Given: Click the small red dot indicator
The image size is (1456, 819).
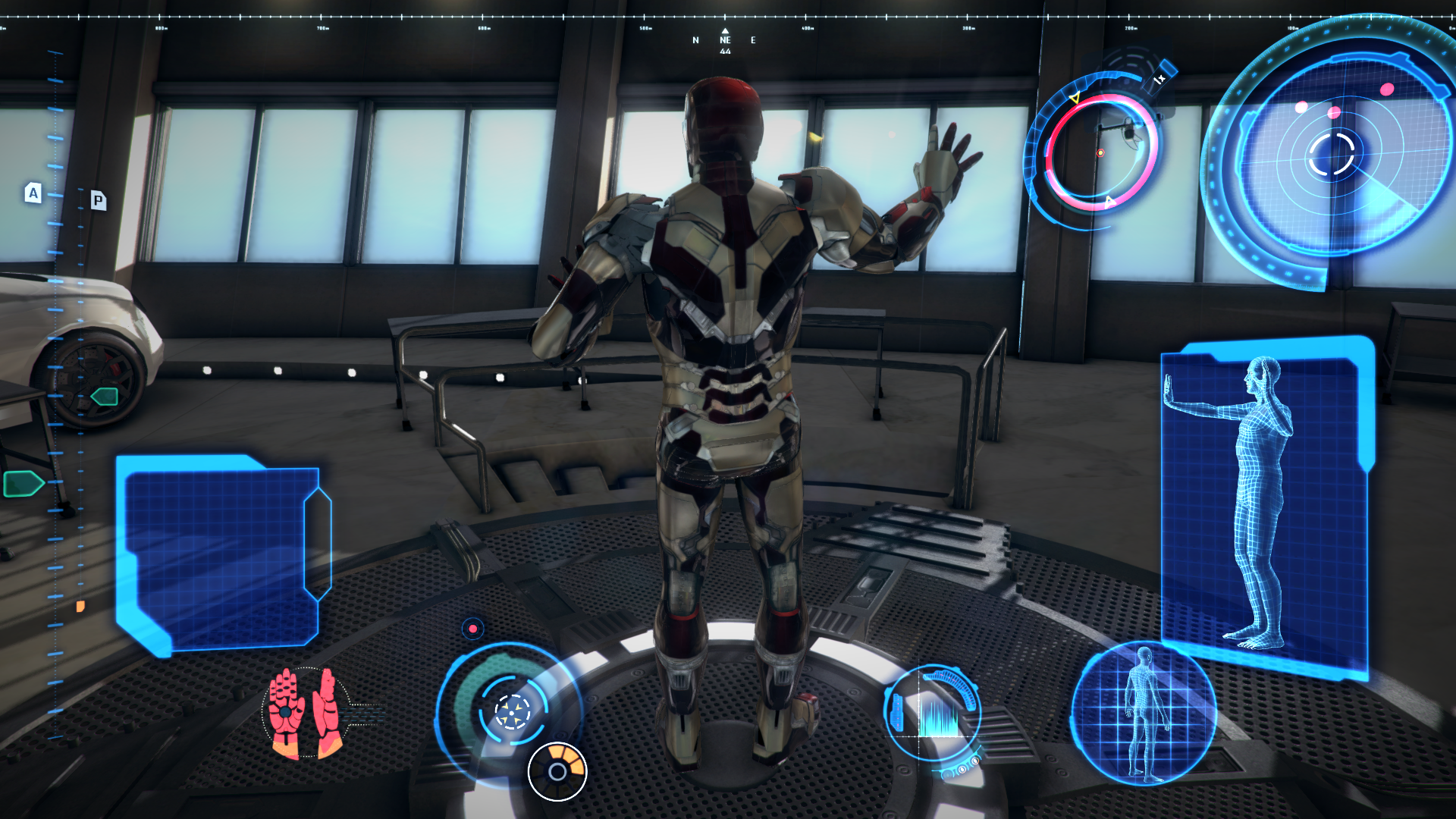Looking at the screenshot, I should (472, 629).
